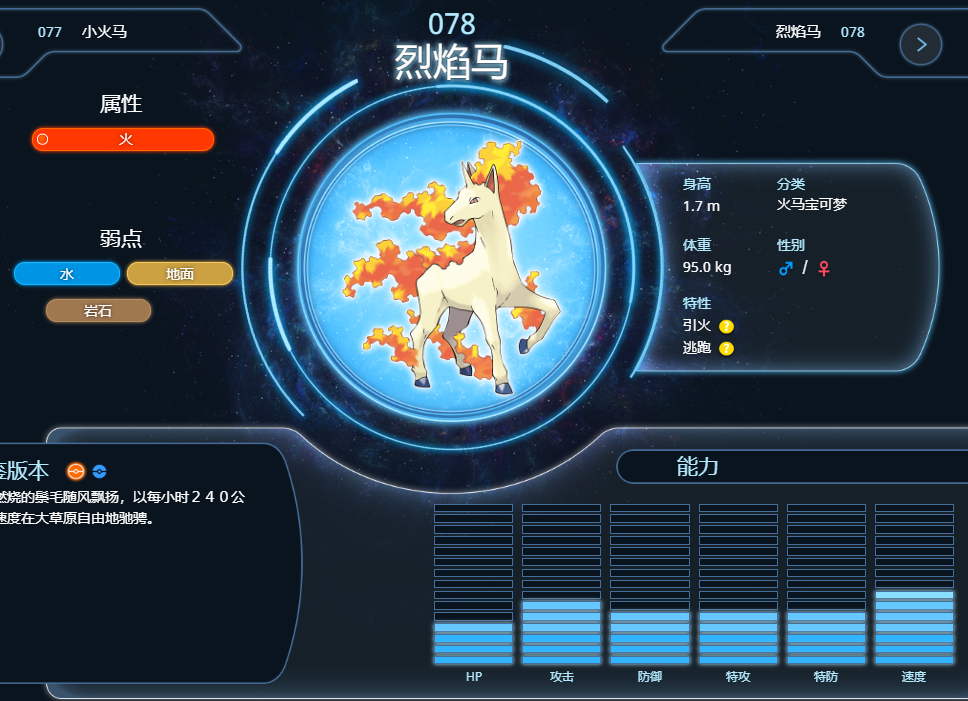This screenshot has width=968, height=701.
Task: Choose the 水 water weakness badge
Action: tap(67, 274)
